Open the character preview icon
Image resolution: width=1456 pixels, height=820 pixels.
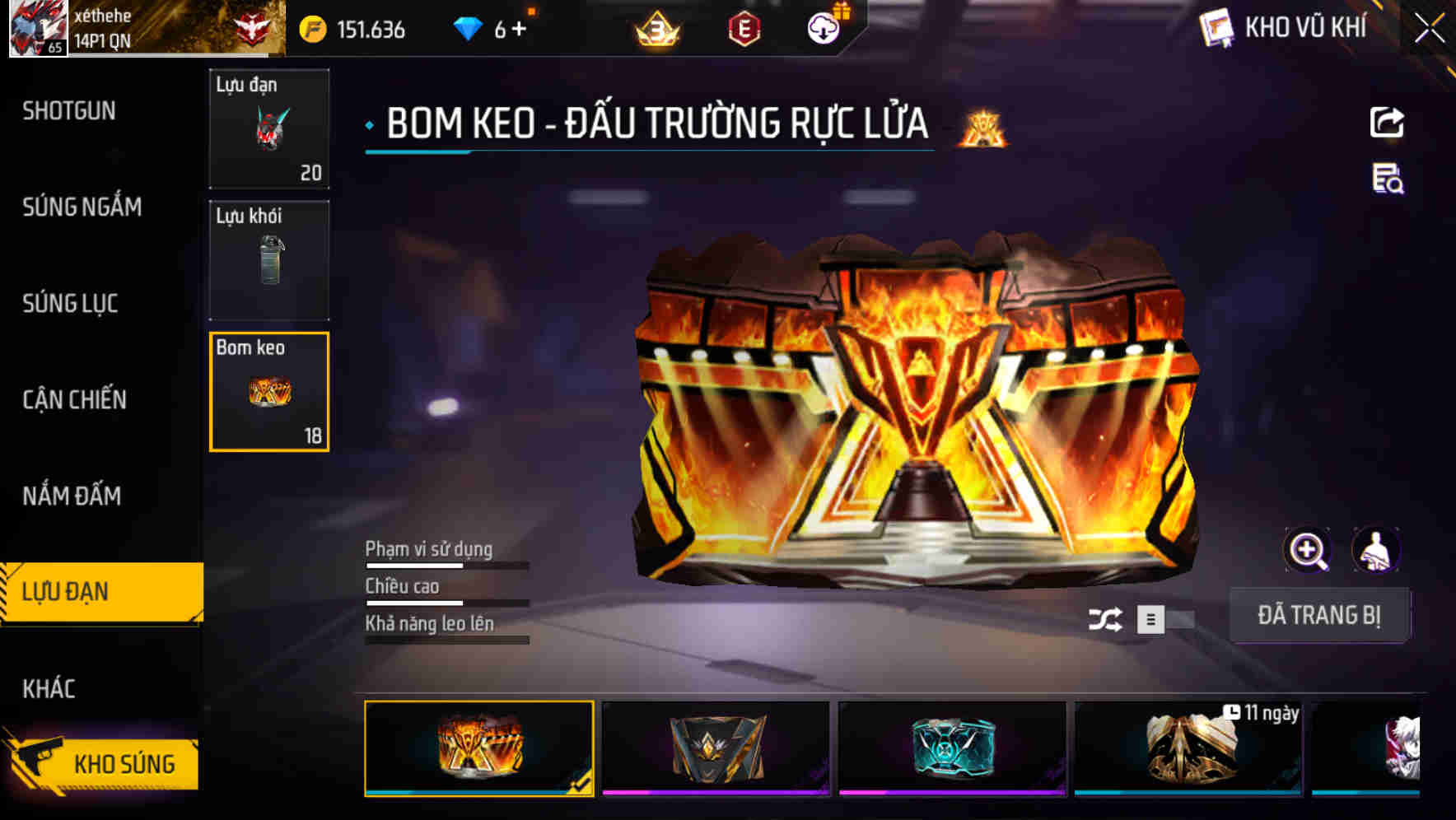(1375, 549)
